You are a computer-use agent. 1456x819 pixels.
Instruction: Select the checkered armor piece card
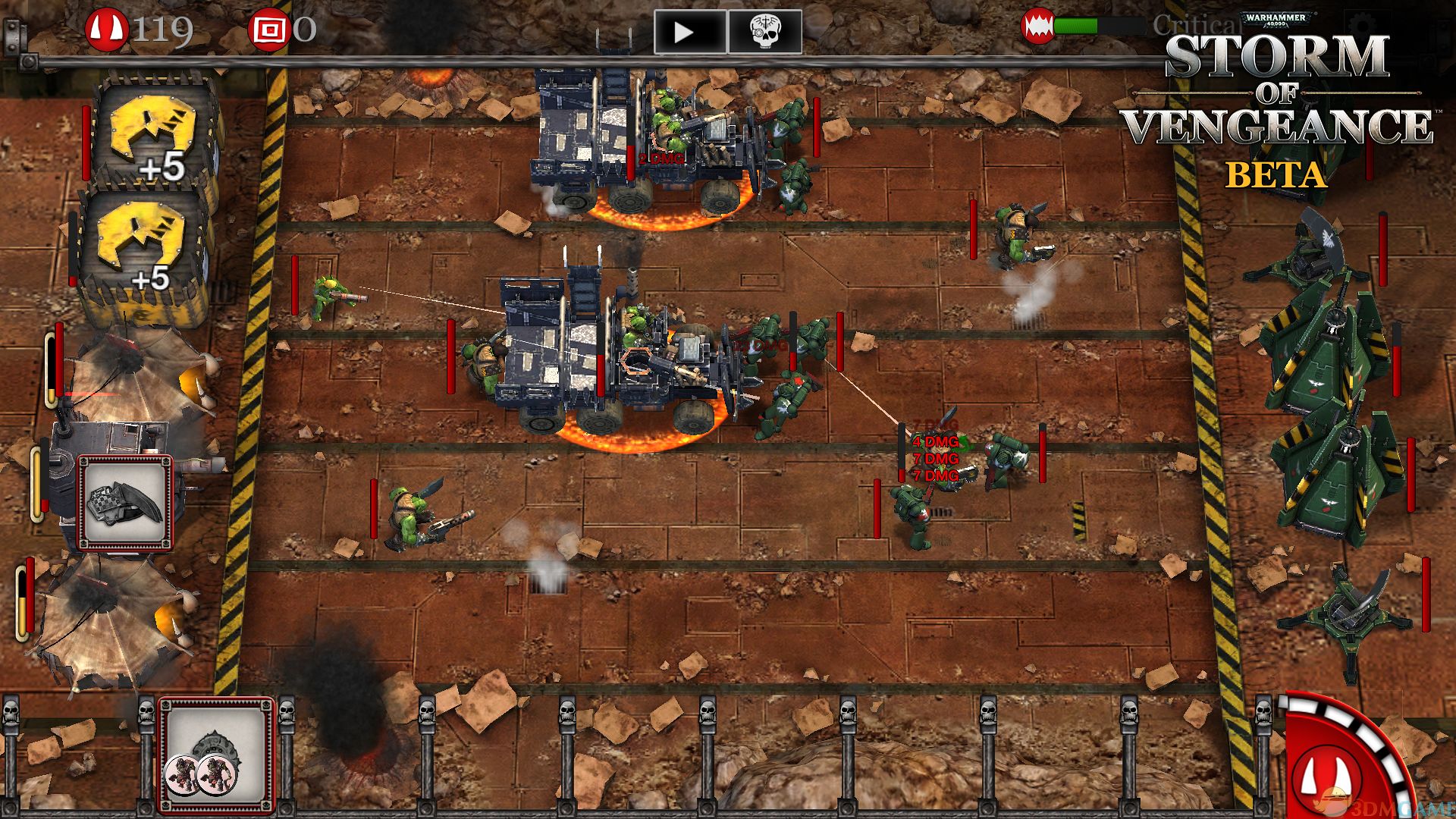(126, 502)
